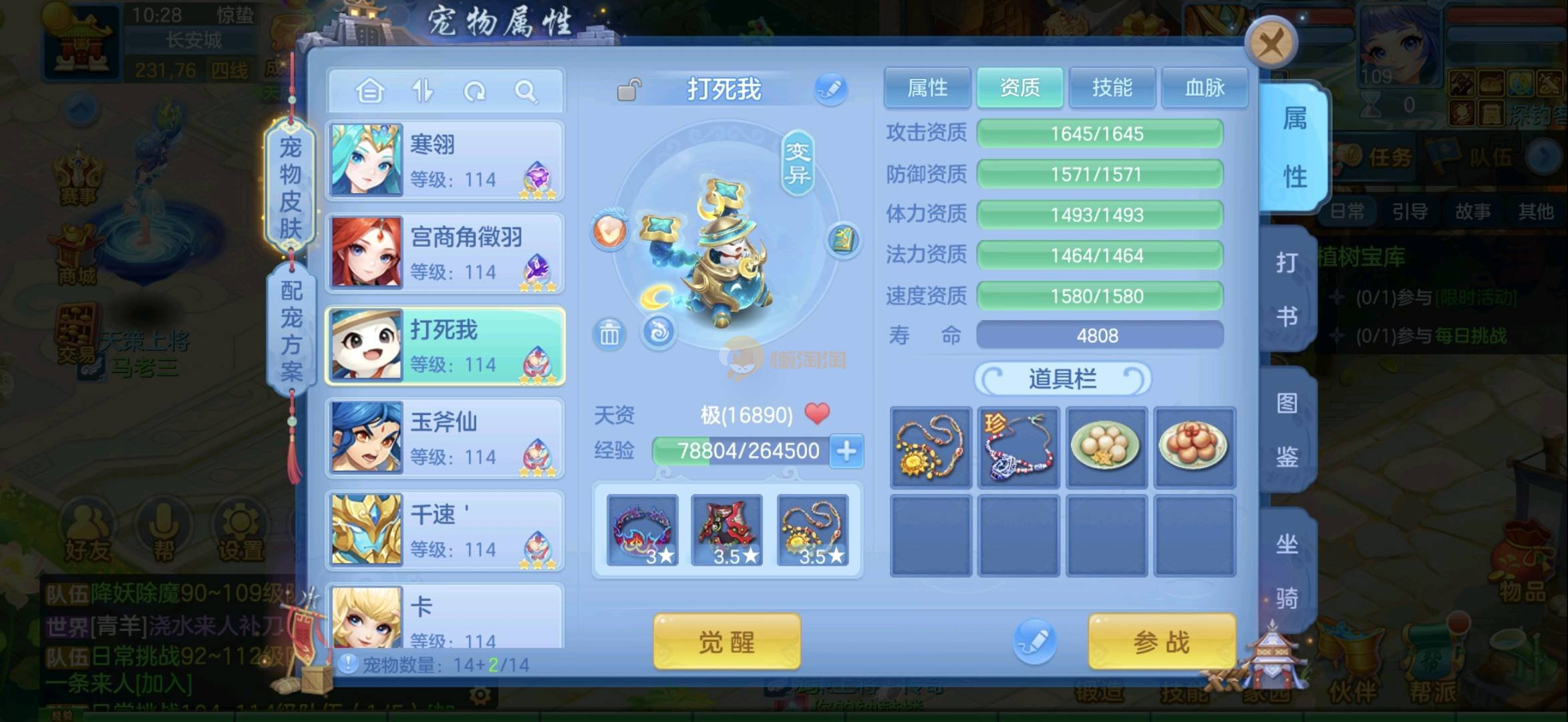Open the 配宠方案 pet plan panel

coord(291,331)
